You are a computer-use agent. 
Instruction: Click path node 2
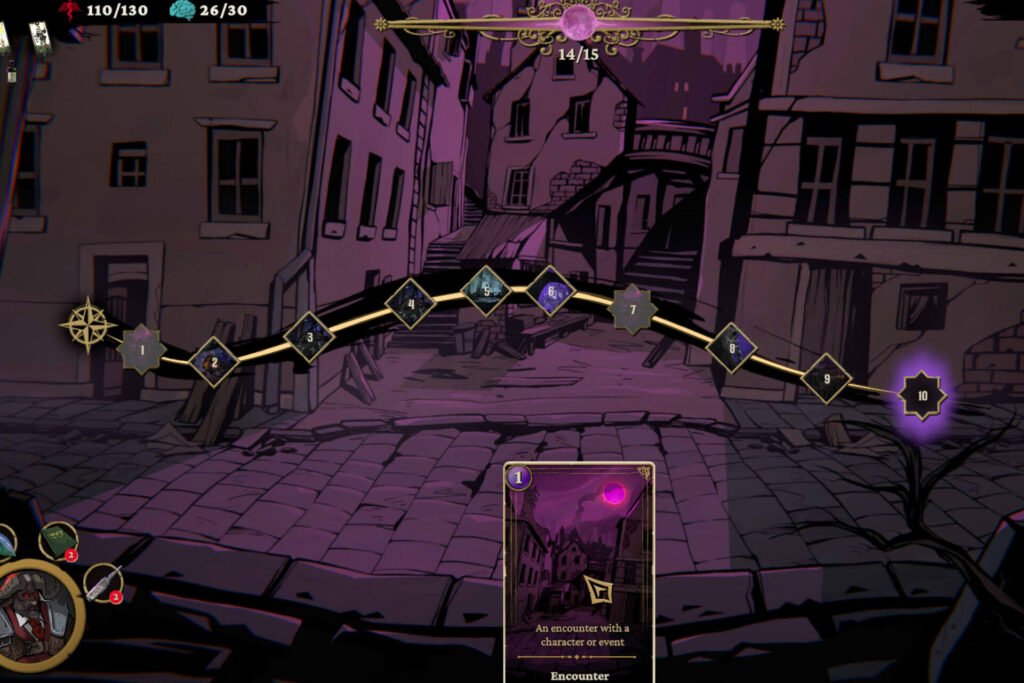(x=213, y=361)
